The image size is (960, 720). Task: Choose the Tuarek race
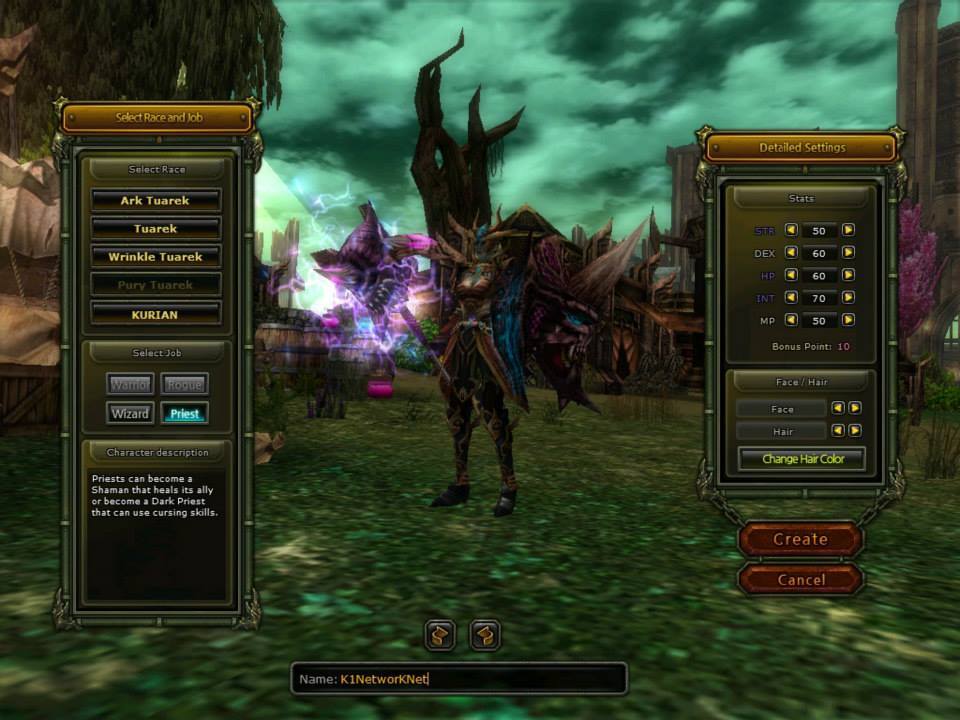click(x=155, y=229)
